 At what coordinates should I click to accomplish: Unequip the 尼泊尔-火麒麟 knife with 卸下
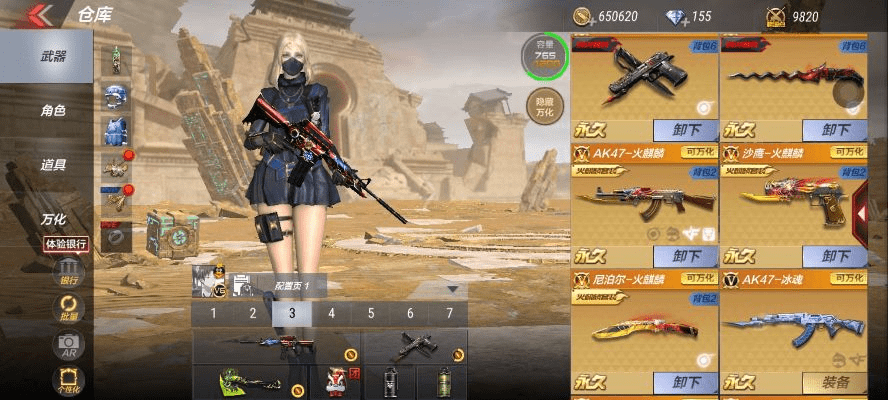[x=686, y=382]
